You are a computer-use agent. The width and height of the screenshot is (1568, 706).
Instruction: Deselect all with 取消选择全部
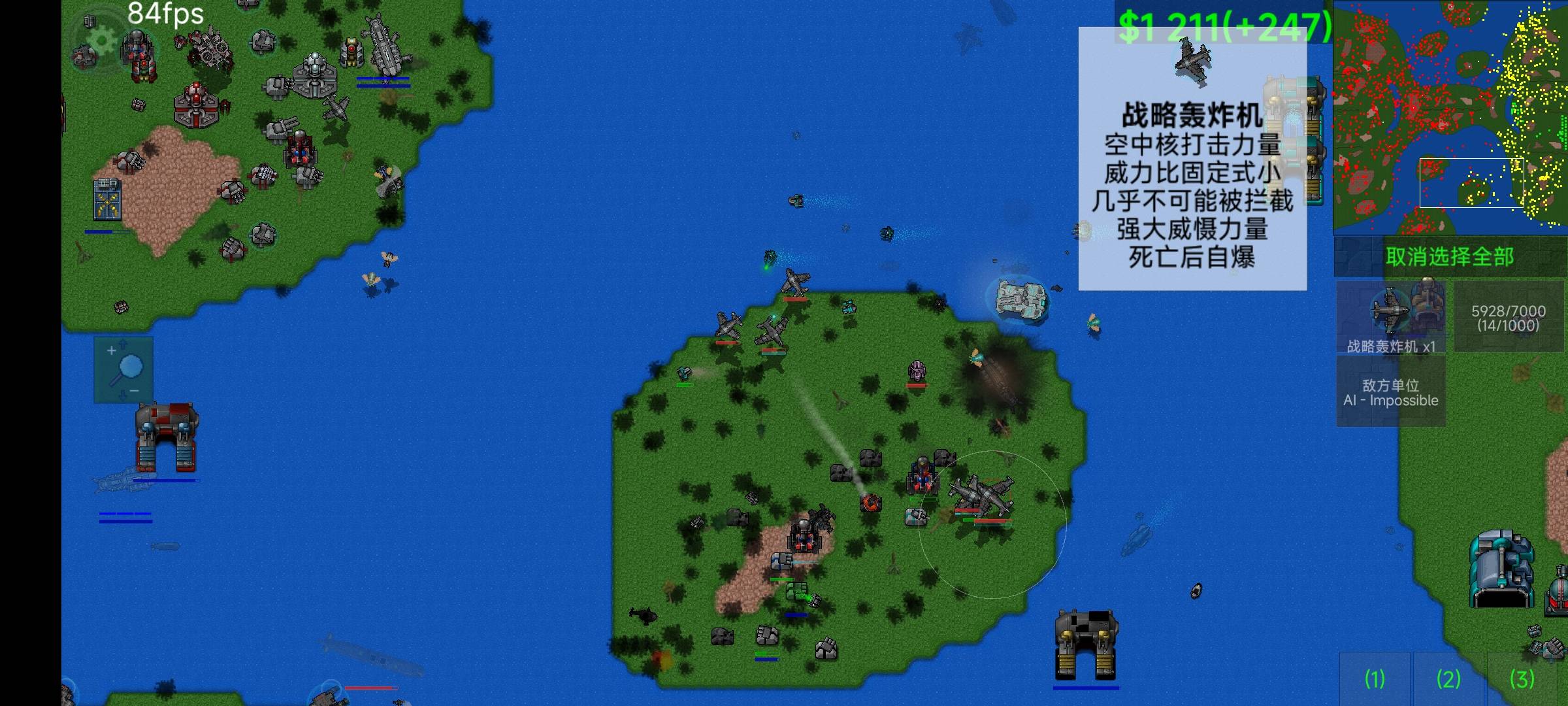coord(1450,257)
